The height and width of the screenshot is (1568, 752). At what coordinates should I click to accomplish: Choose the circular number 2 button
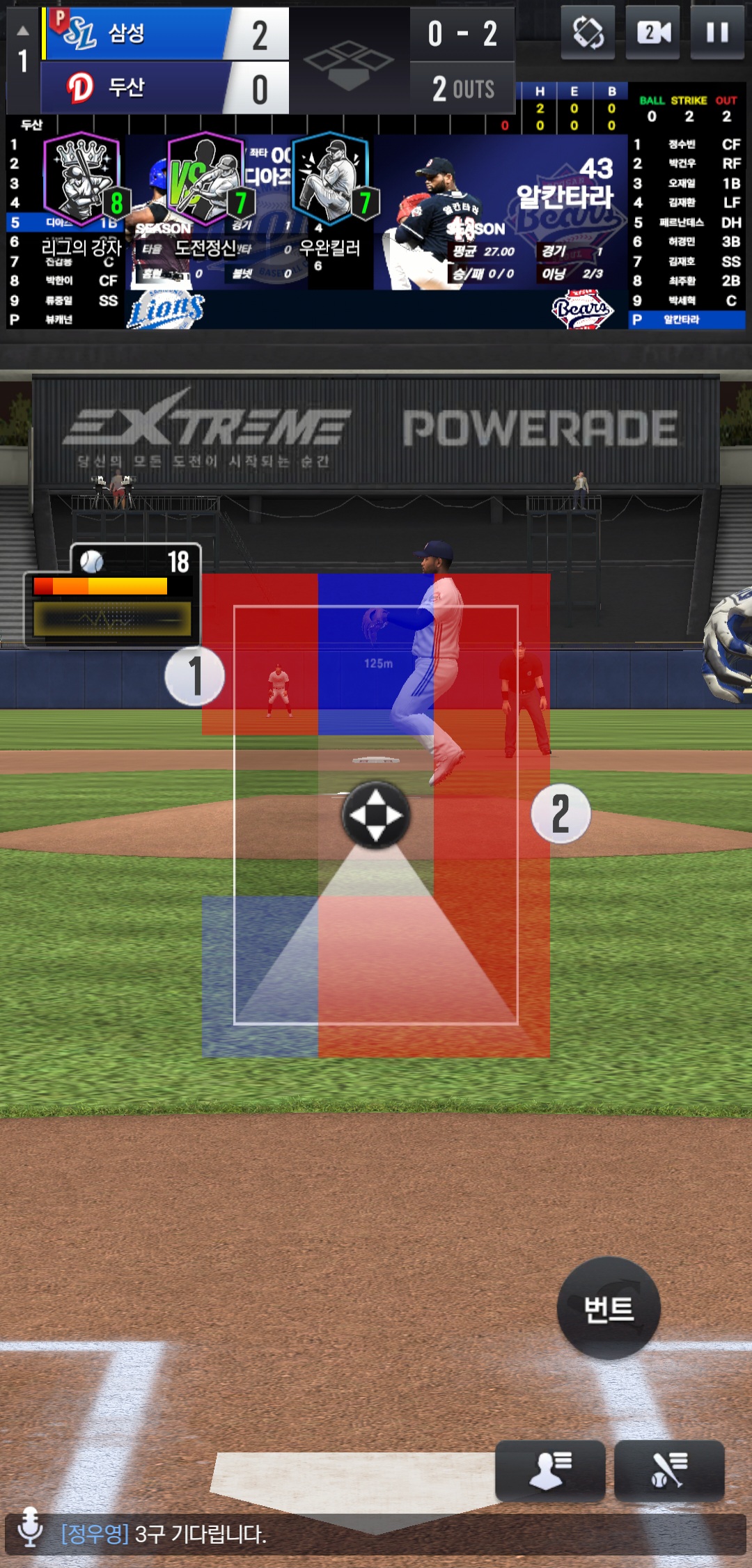click(561, 813)
